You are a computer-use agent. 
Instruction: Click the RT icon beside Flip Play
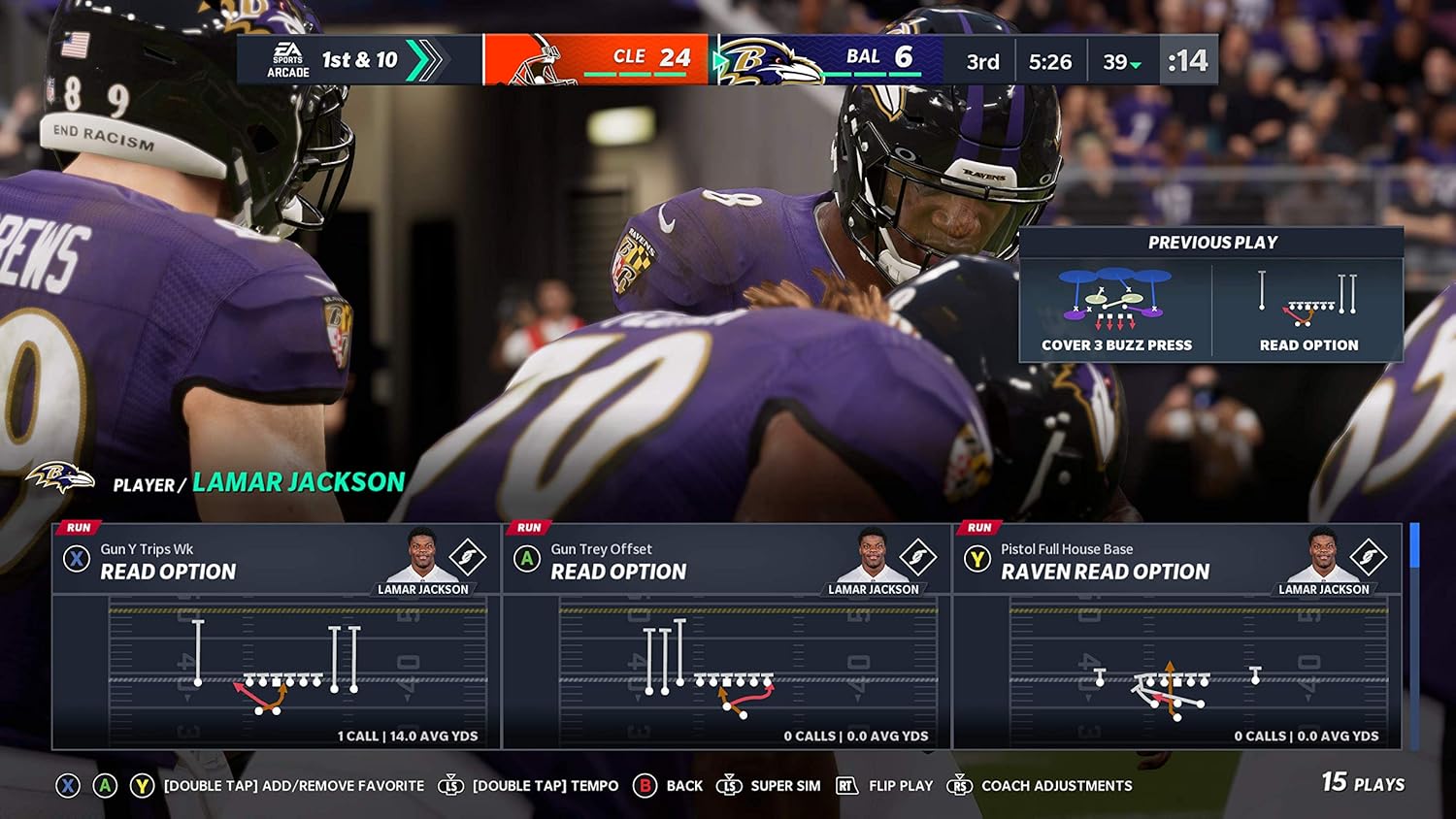click(x=846, y=786)
